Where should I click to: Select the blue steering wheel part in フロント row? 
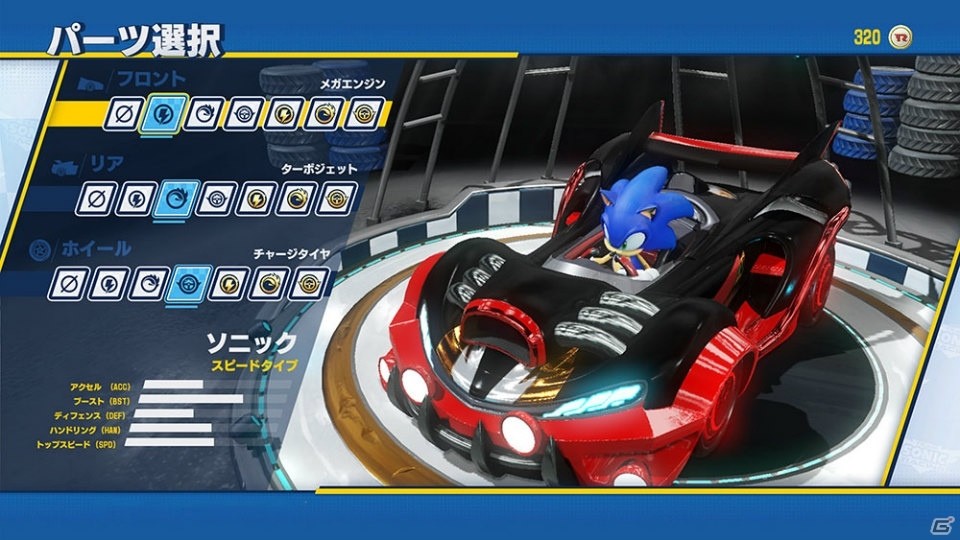pos(241,114)
